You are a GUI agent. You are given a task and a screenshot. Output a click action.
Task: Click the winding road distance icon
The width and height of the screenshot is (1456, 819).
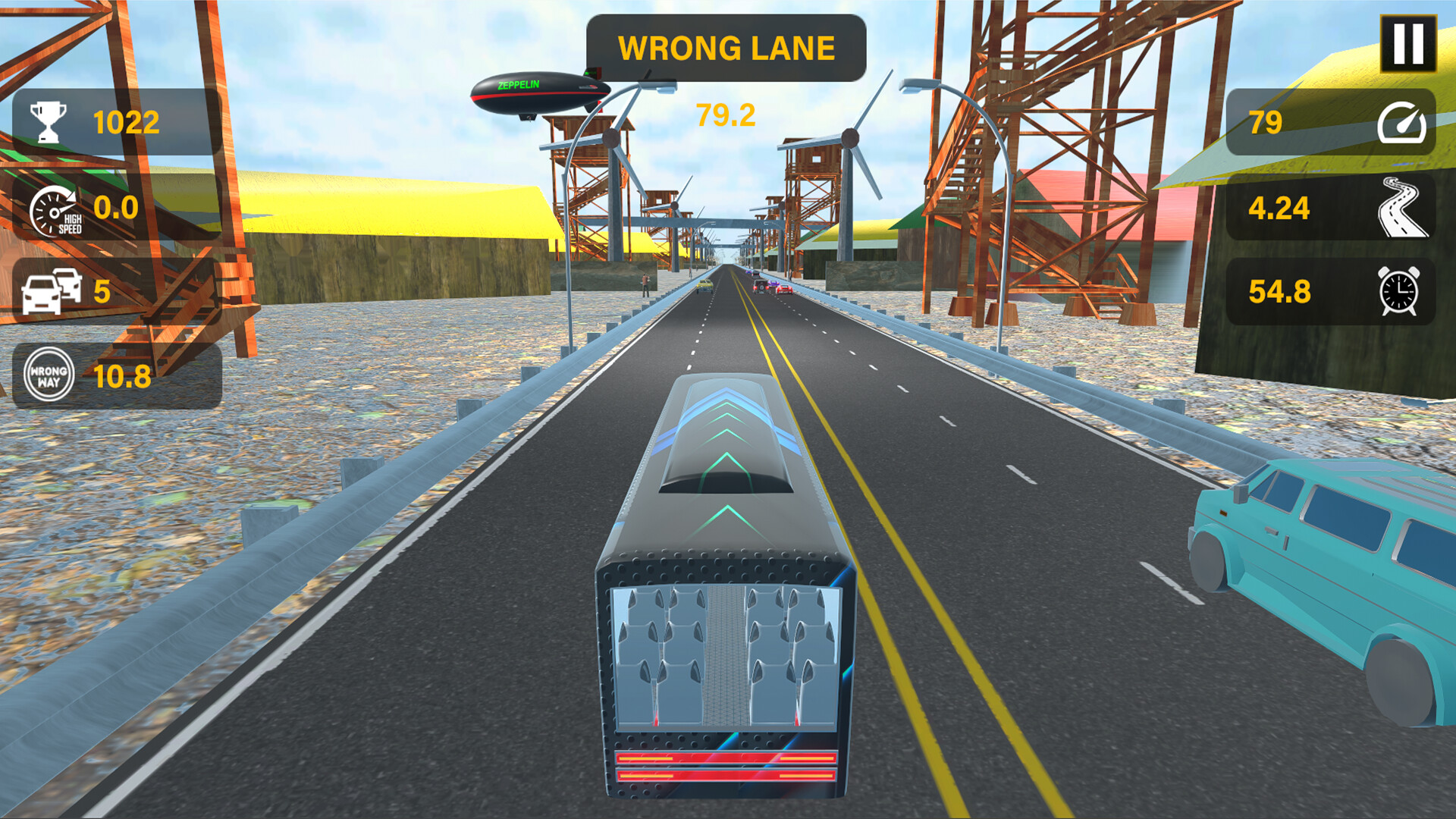pyautogui.click(x=1404, y=206)
